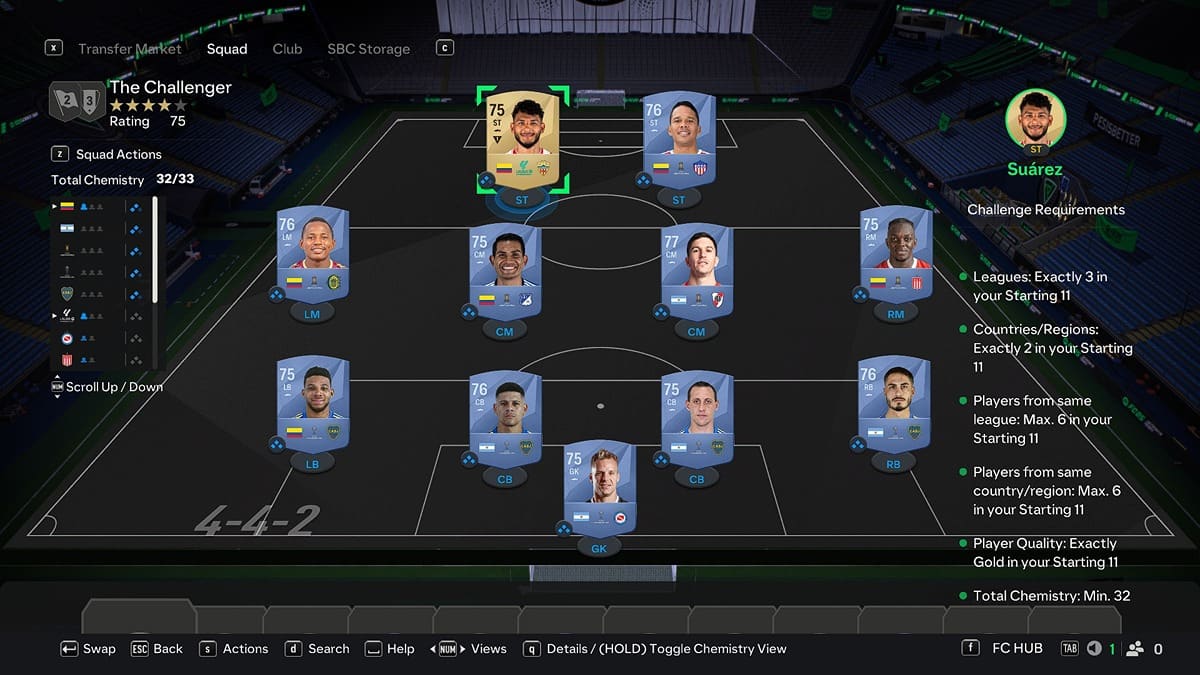Open the Transfer Market tab

pyautogui.click(x=130, y=49)
